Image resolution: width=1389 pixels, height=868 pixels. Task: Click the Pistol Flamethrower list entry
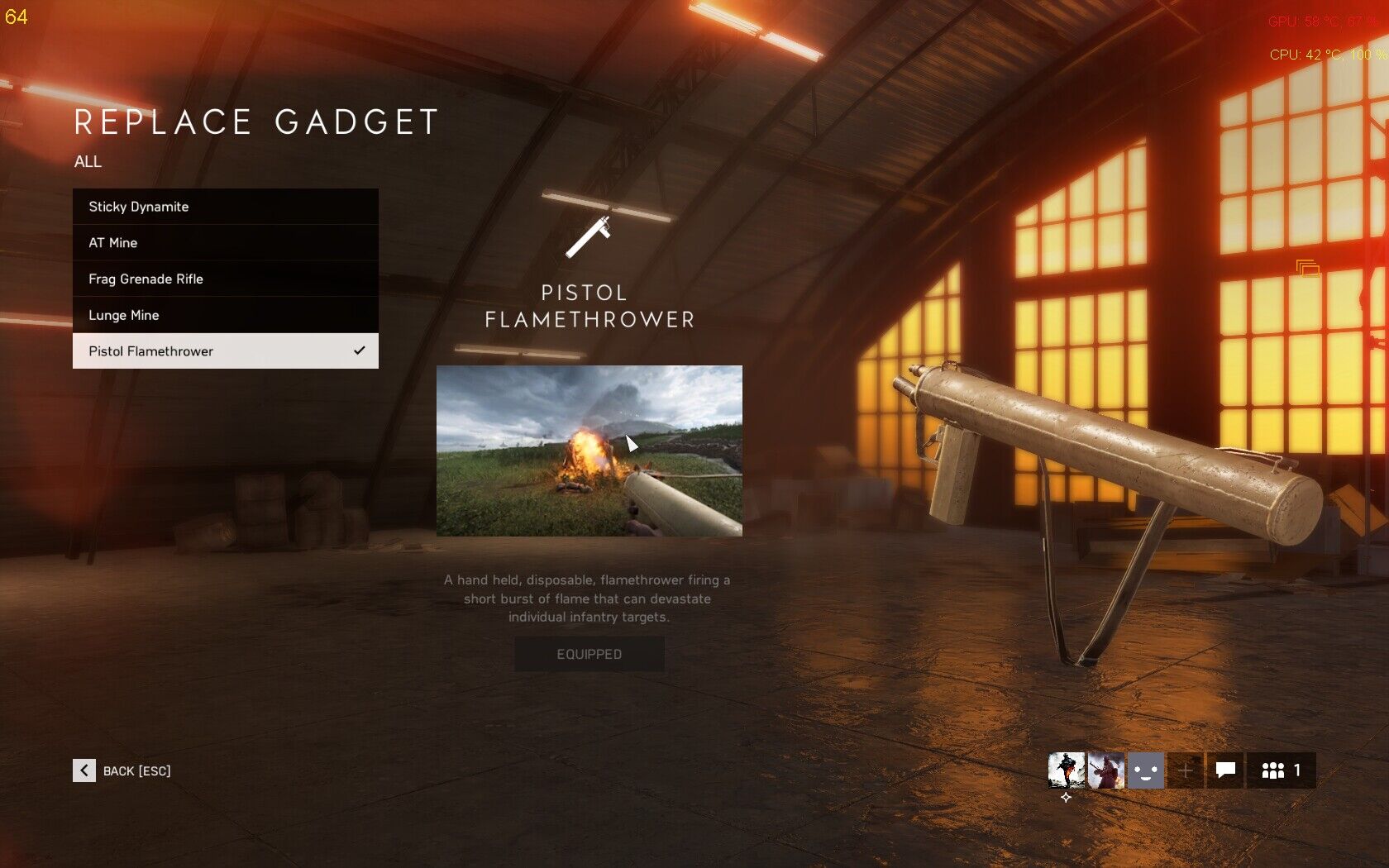tap(225, 351)
